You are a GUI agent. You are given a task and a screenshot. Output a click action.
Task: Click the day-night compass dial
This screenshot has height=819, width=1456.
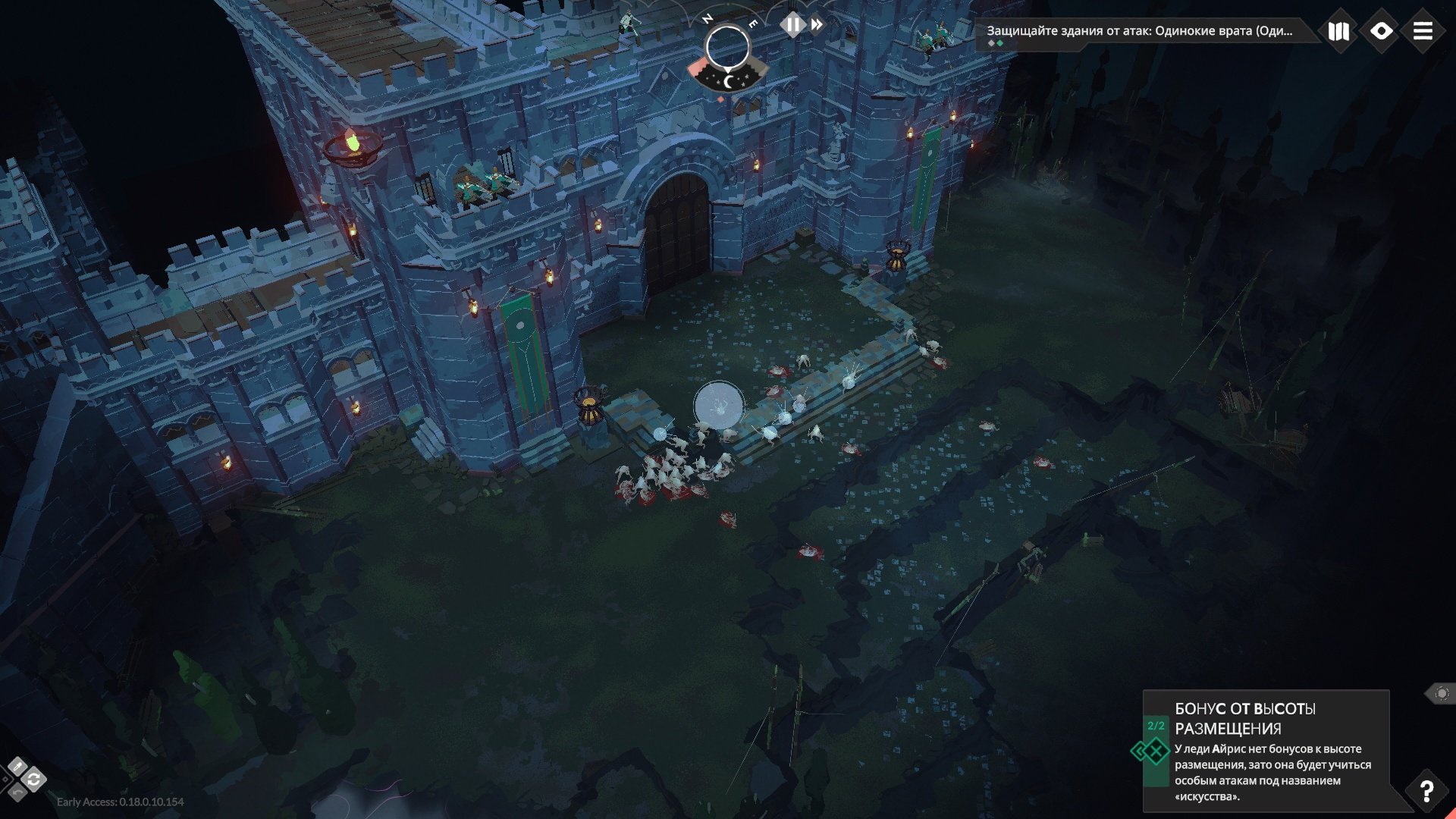pos(727,47)
